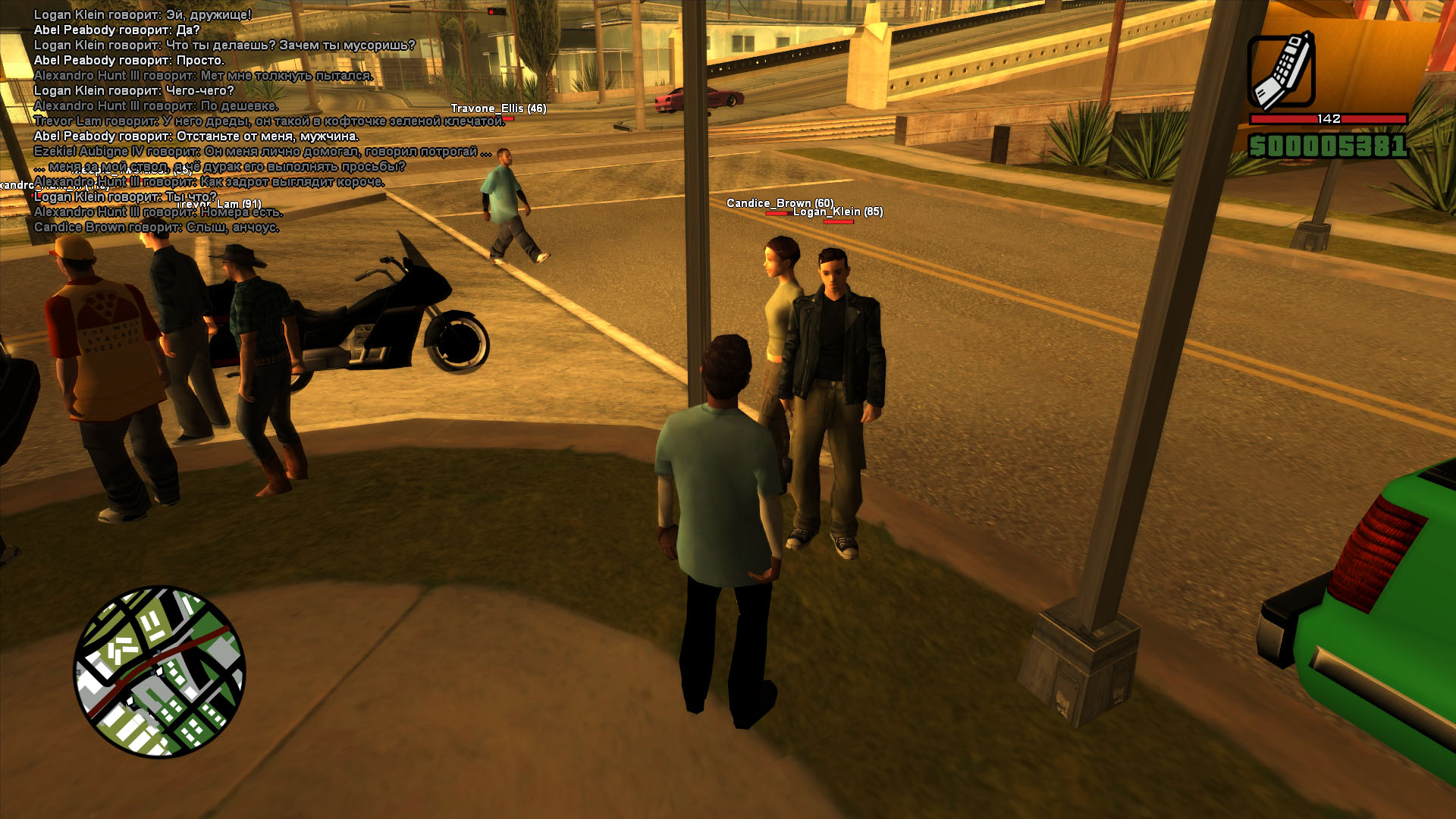Click the Travone_Ellis player name tag
The image size is (1456, 819).
(498, 108)
